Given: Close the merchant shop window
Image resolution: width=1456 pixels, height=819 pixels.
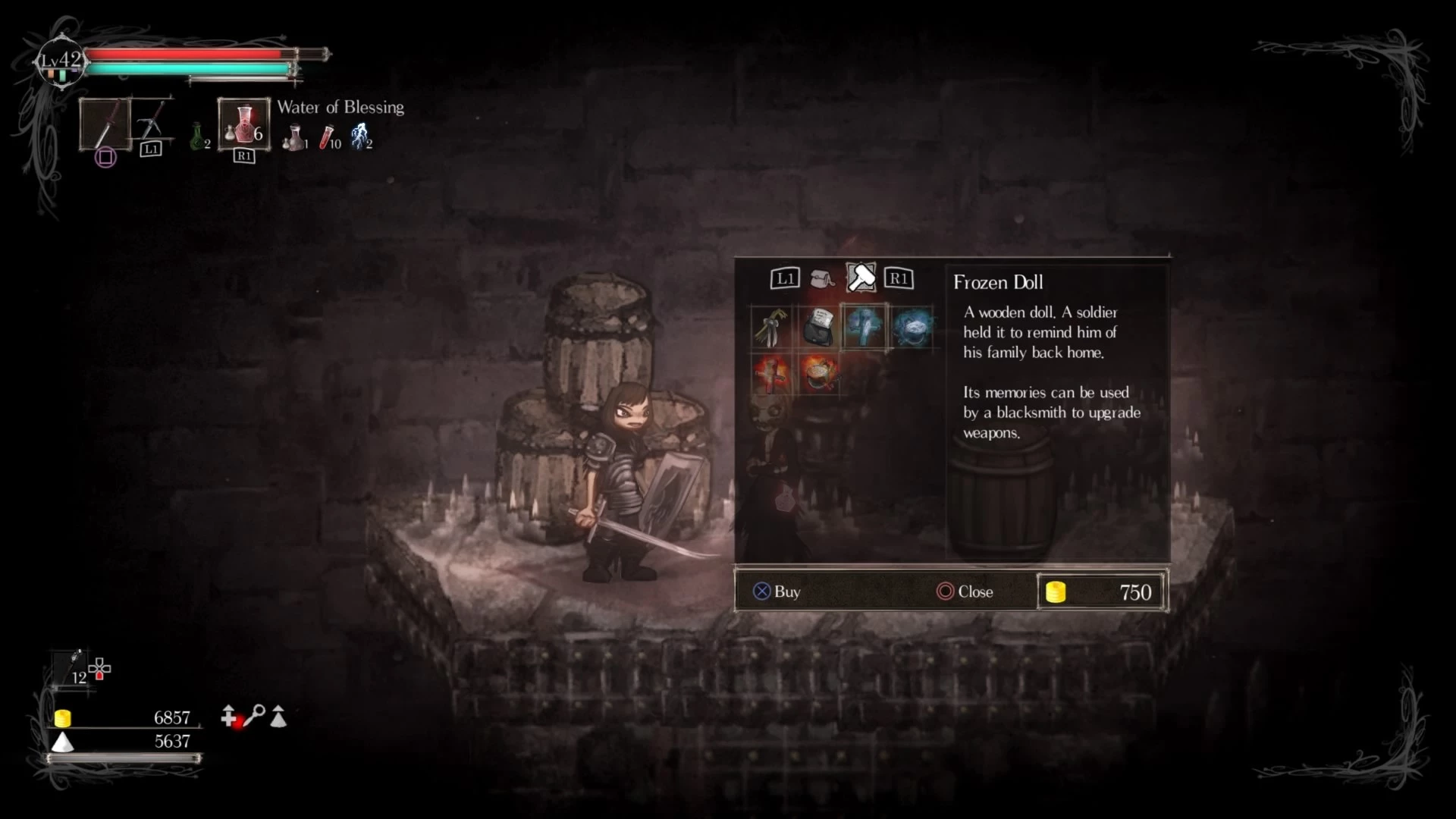Looking at the screenshot, I should coord(965,591).
